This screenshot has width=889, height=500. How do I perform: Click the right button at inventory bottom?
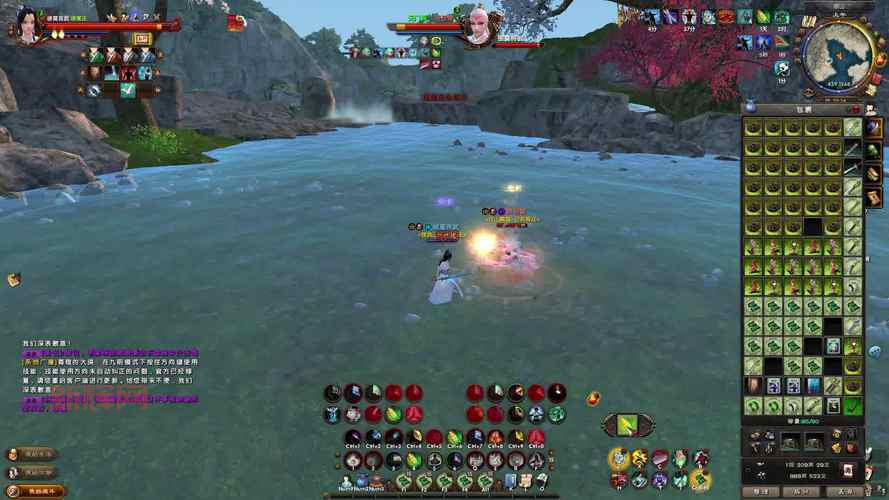click(845, 491)
